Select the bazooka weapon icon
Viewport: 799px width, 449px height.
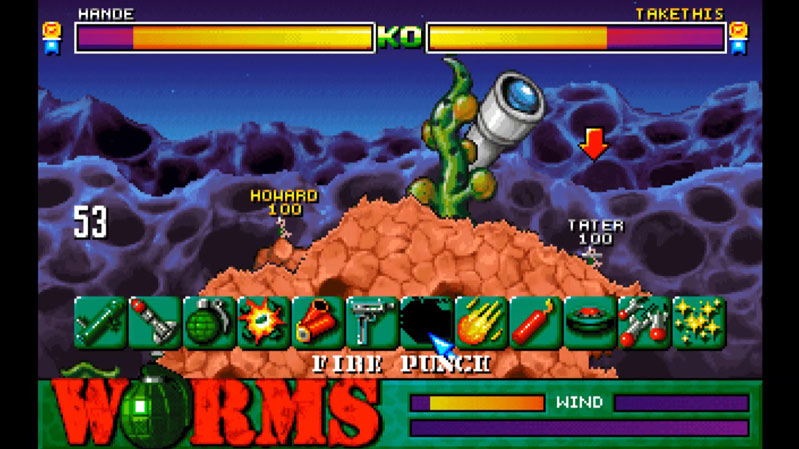pyautogui.click(x=101, y=322)
